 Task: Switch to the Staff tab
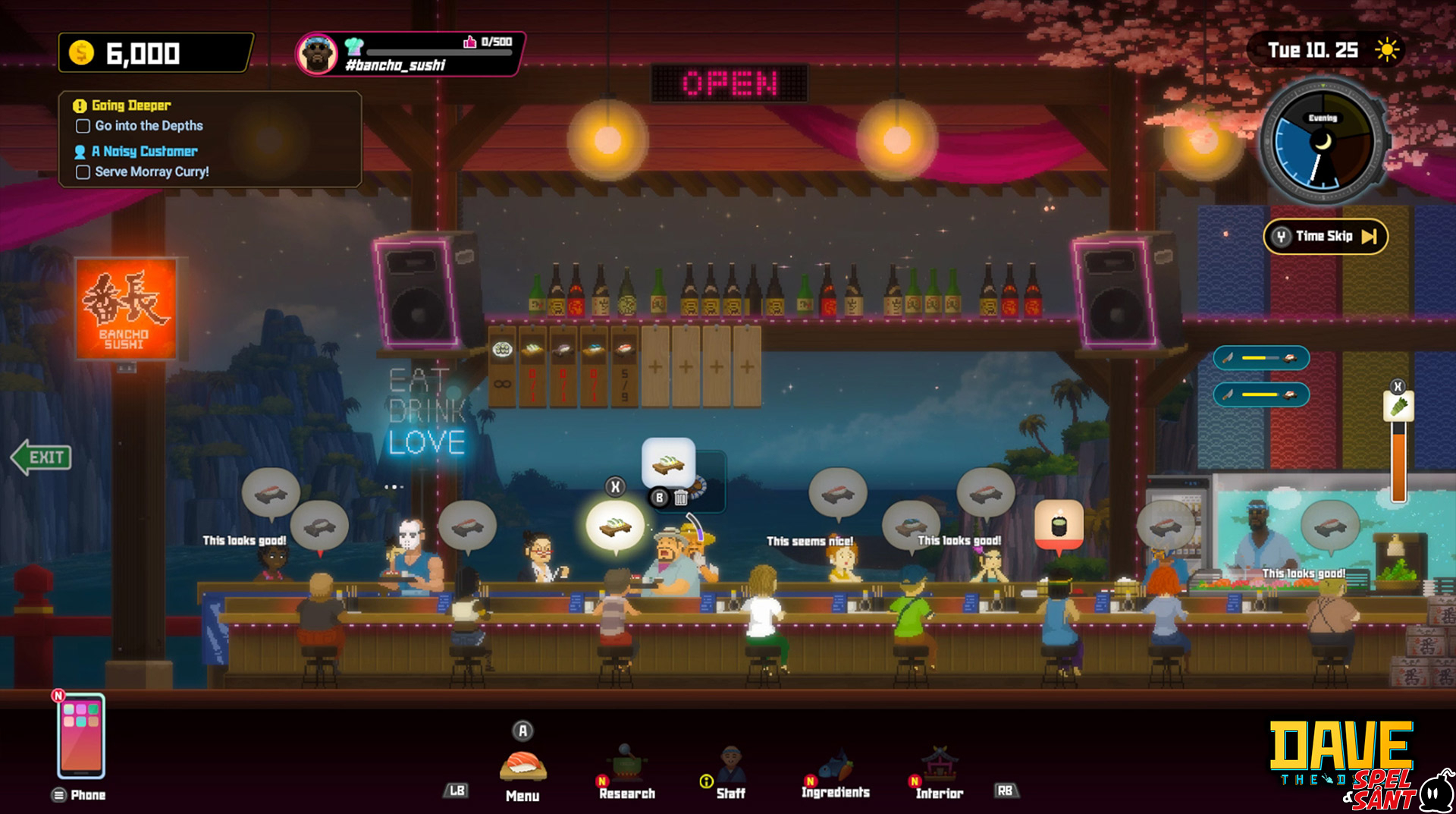tap(730, 771)
